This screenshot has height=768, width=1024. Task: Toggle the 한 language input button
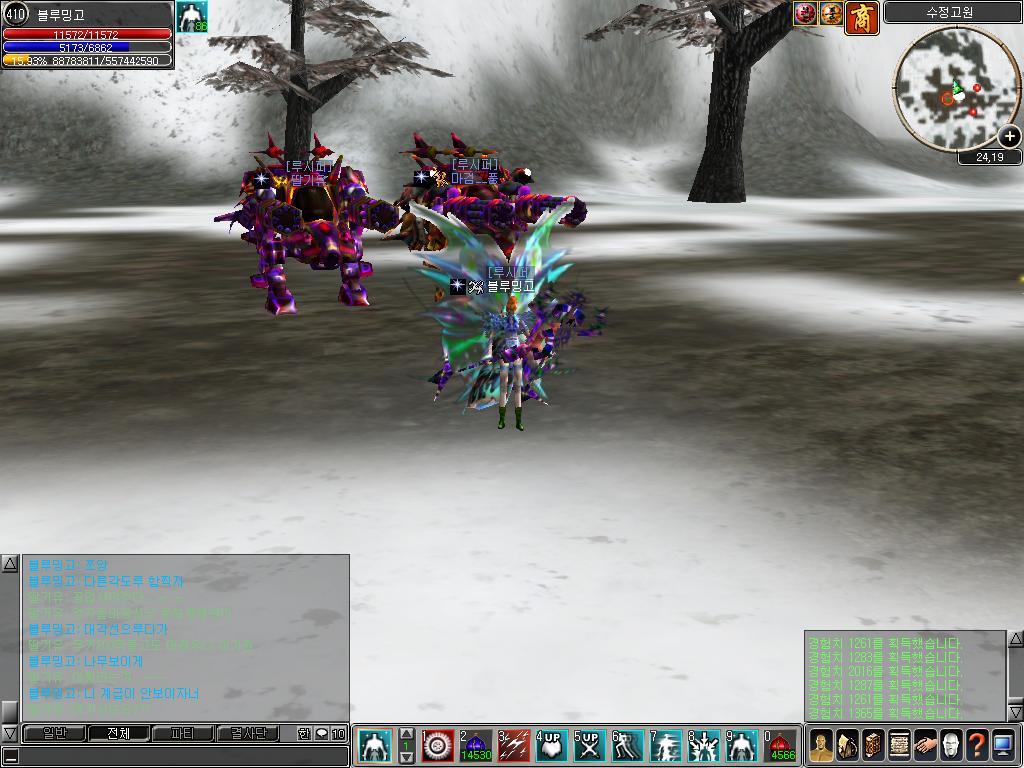pyautogui.click(x=304, y=733)
